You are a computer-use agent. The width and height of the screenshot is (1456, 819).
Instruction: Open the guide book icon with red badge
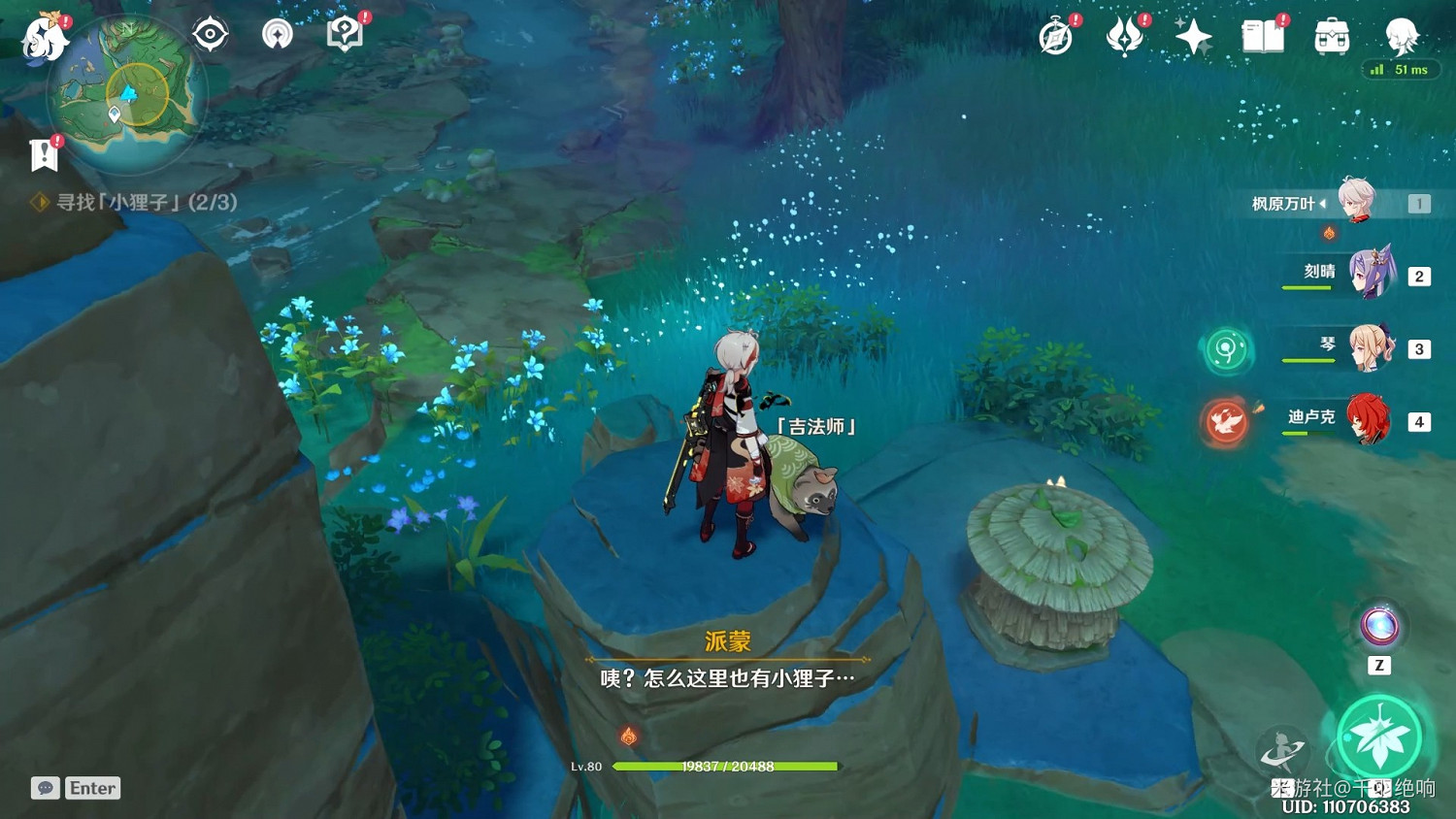[346, 33]
